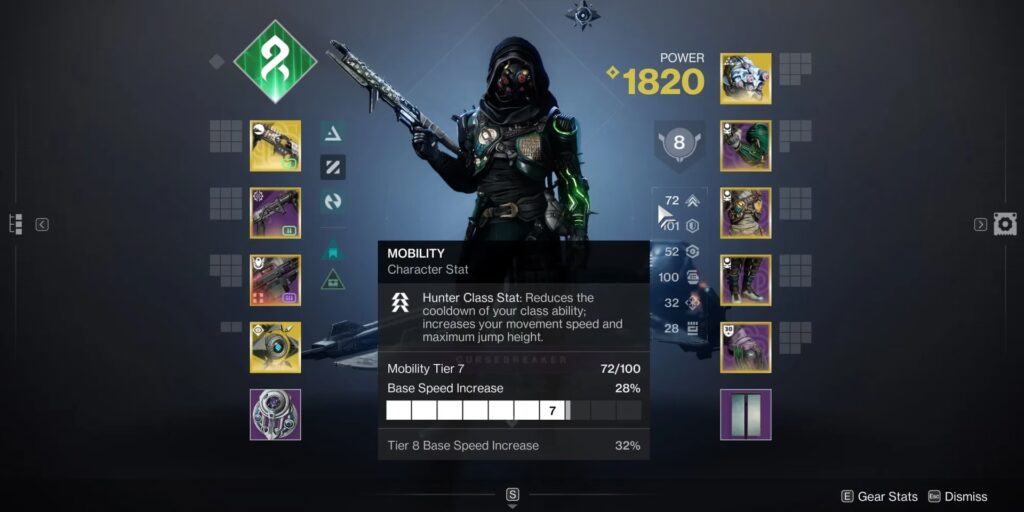Select the equipped kinetic weapon slot

(x=275, y=146)
